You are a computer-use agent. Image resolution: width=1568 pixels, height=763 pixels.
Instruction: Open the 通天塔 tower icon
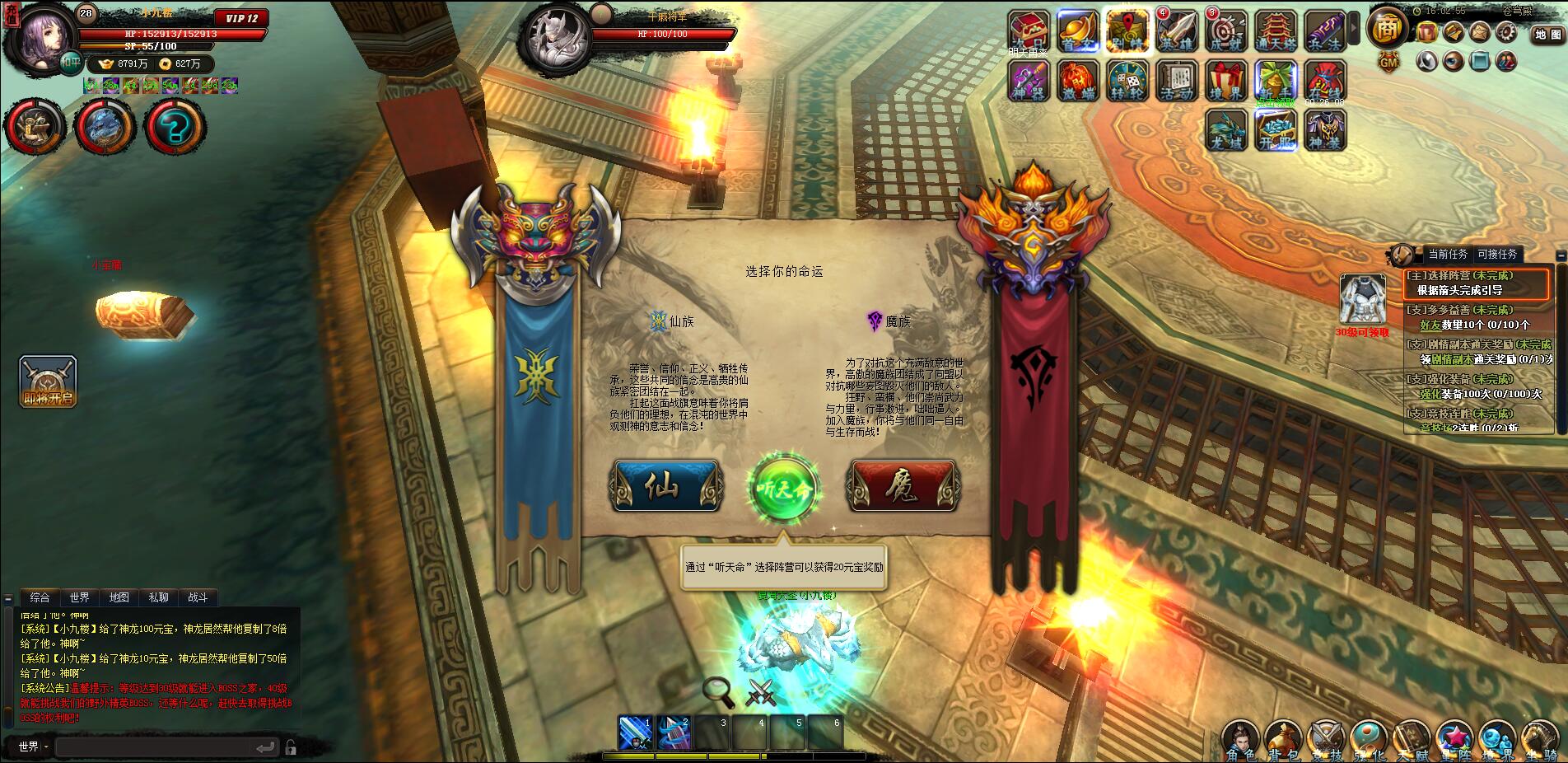pyautogui.click(x=1276, y=32)
